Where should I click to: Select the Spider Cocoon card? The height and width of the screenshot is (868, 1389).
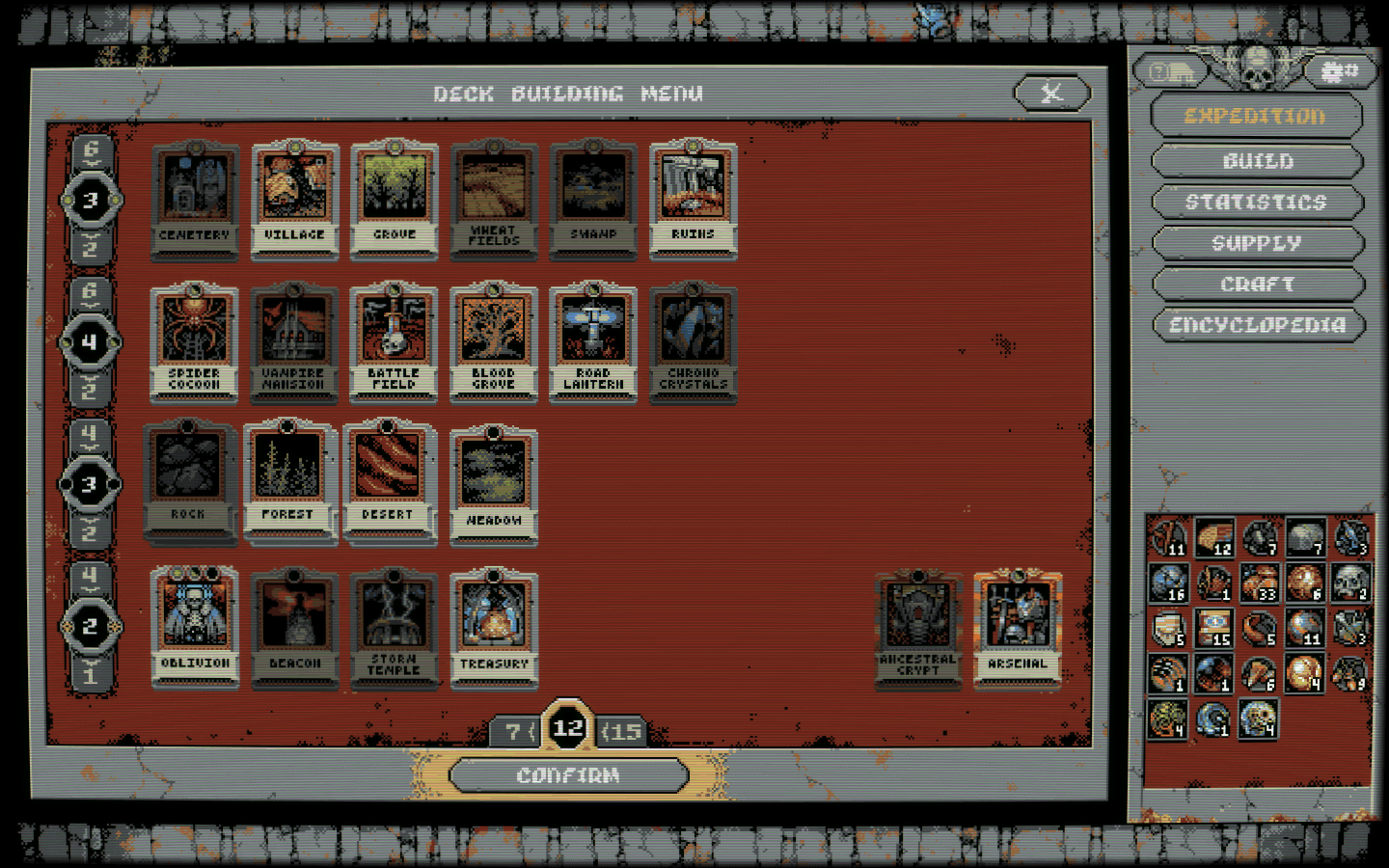point(194,339)
